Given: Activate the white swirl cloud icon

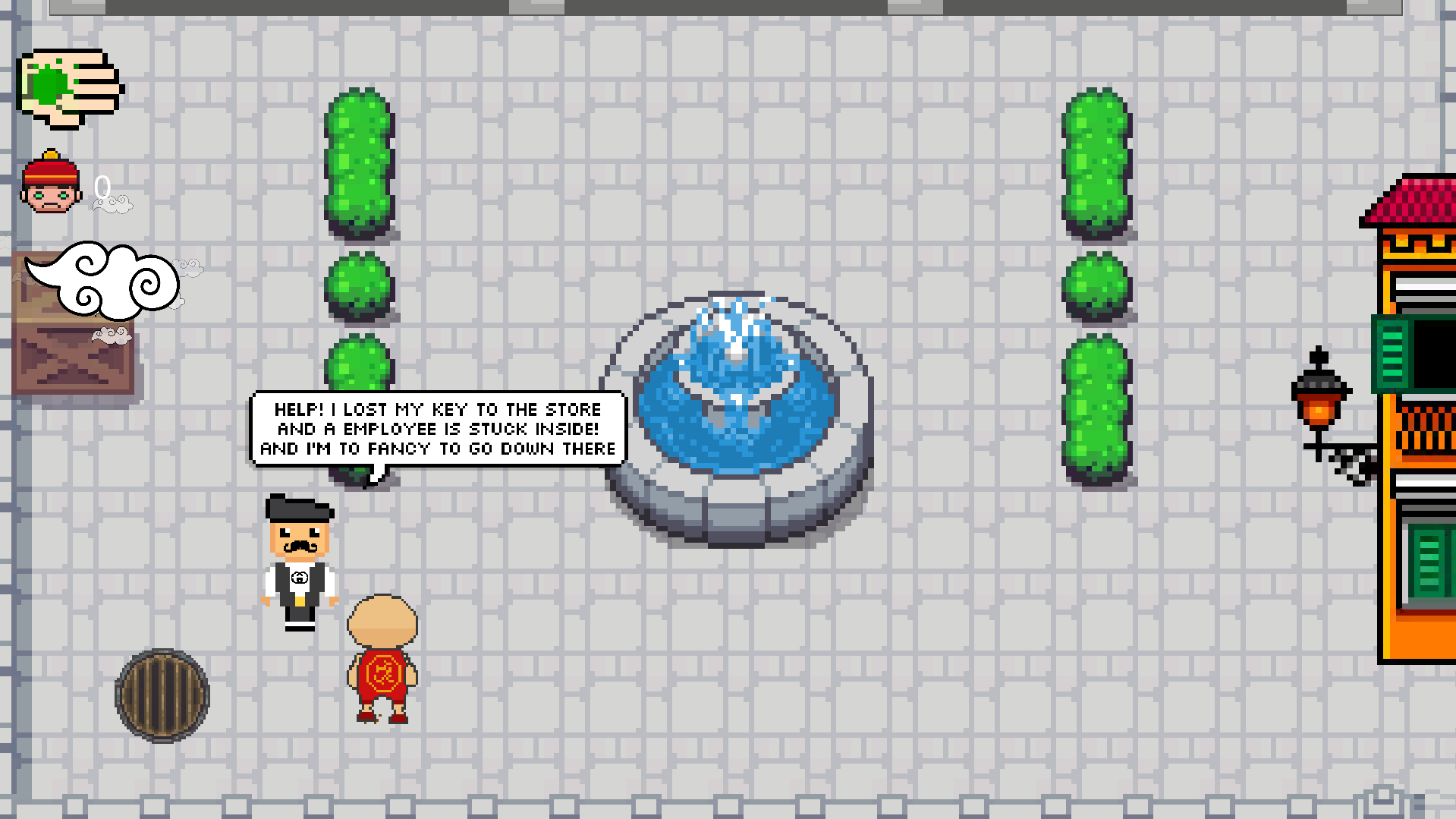Looking at the screenshot, I should pos(104,280).
